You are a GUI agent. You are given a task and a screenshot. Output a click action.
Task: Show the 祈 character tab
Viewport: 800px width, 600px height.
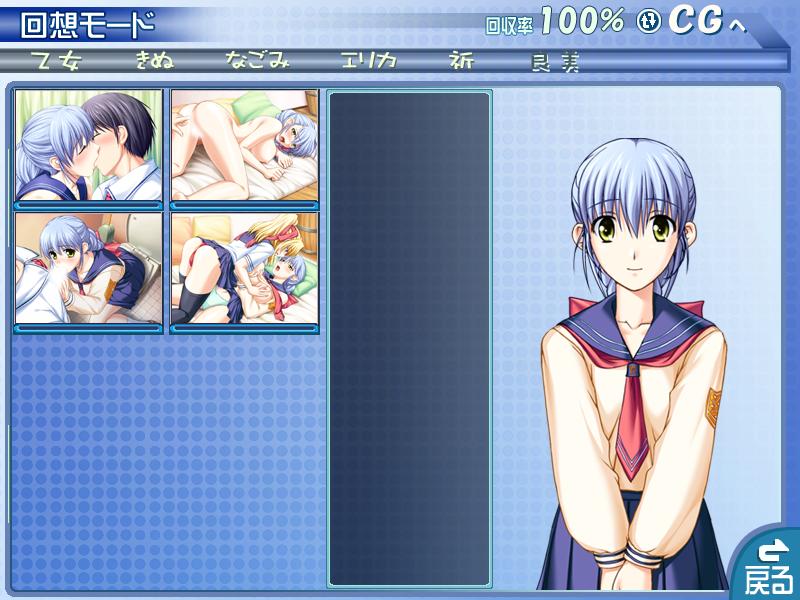pos(462,61)
